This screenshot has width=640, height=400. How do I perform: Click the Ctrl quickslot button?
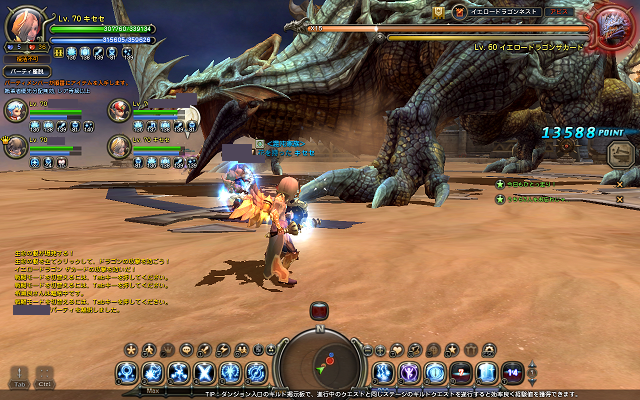click(x=45, y=375)
